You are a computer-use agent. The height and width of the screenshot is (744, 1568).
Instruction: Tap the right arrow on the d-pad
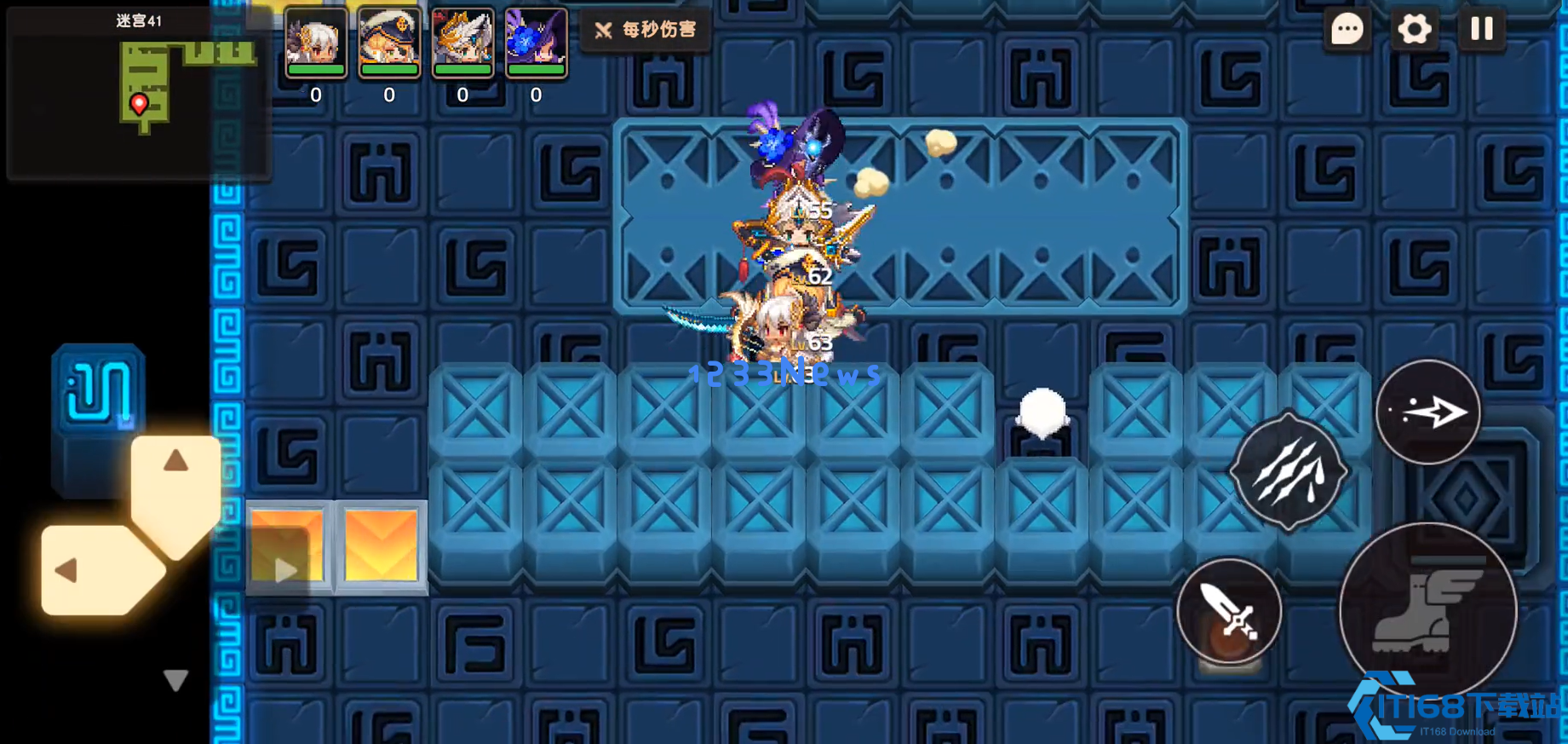[286, 570]
